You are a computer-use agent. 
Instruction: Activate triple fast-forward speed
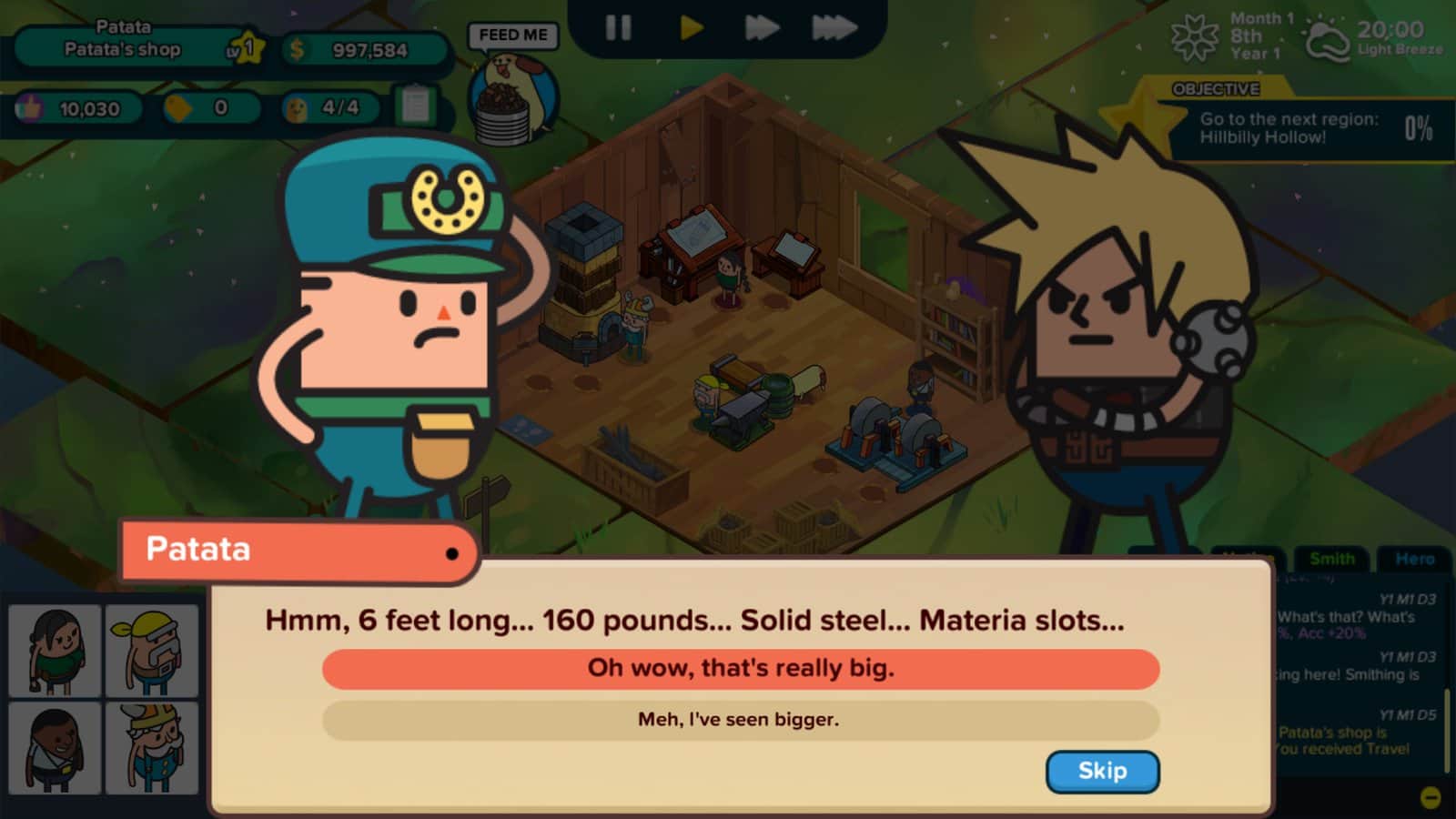coord(834,27)
